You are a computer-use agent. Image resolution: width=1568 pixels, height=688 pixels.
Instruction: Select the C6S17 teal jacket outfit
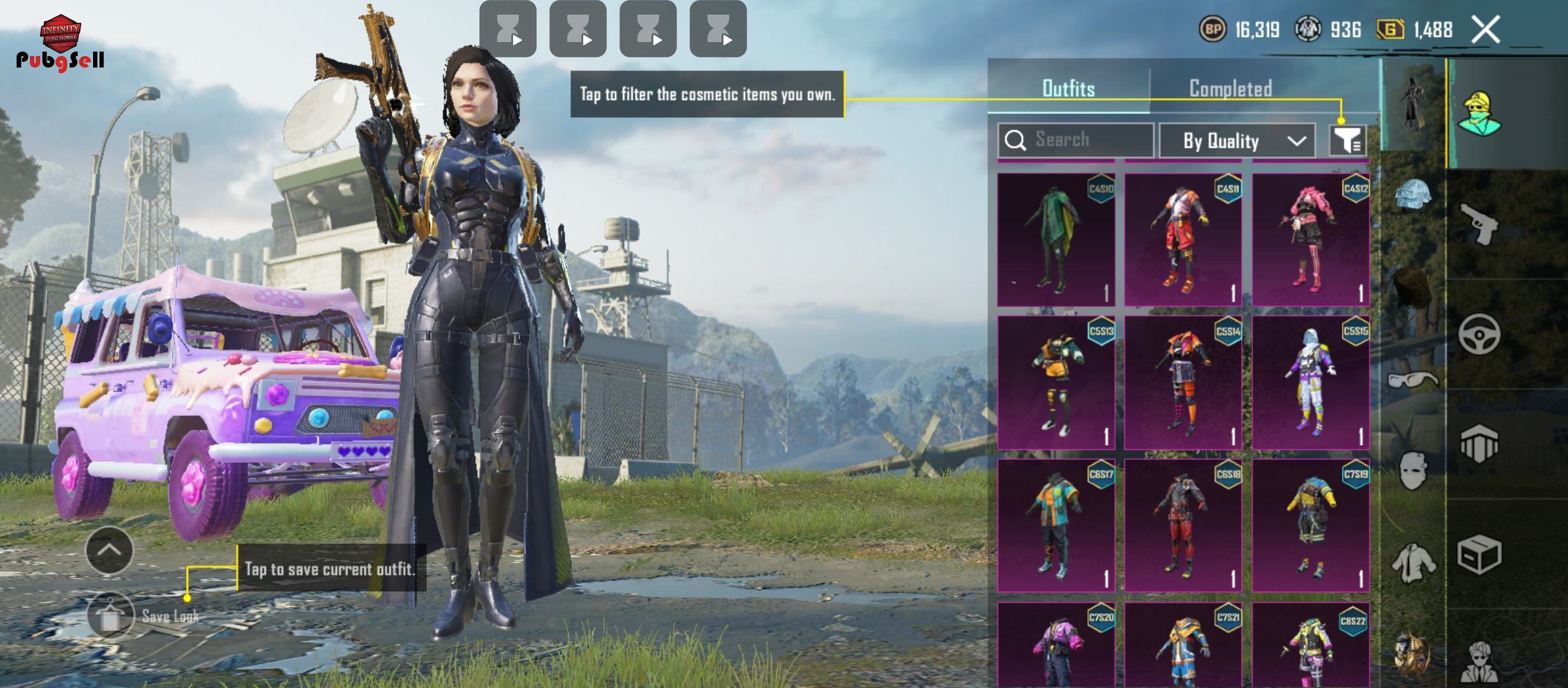tap(1056, 526)
